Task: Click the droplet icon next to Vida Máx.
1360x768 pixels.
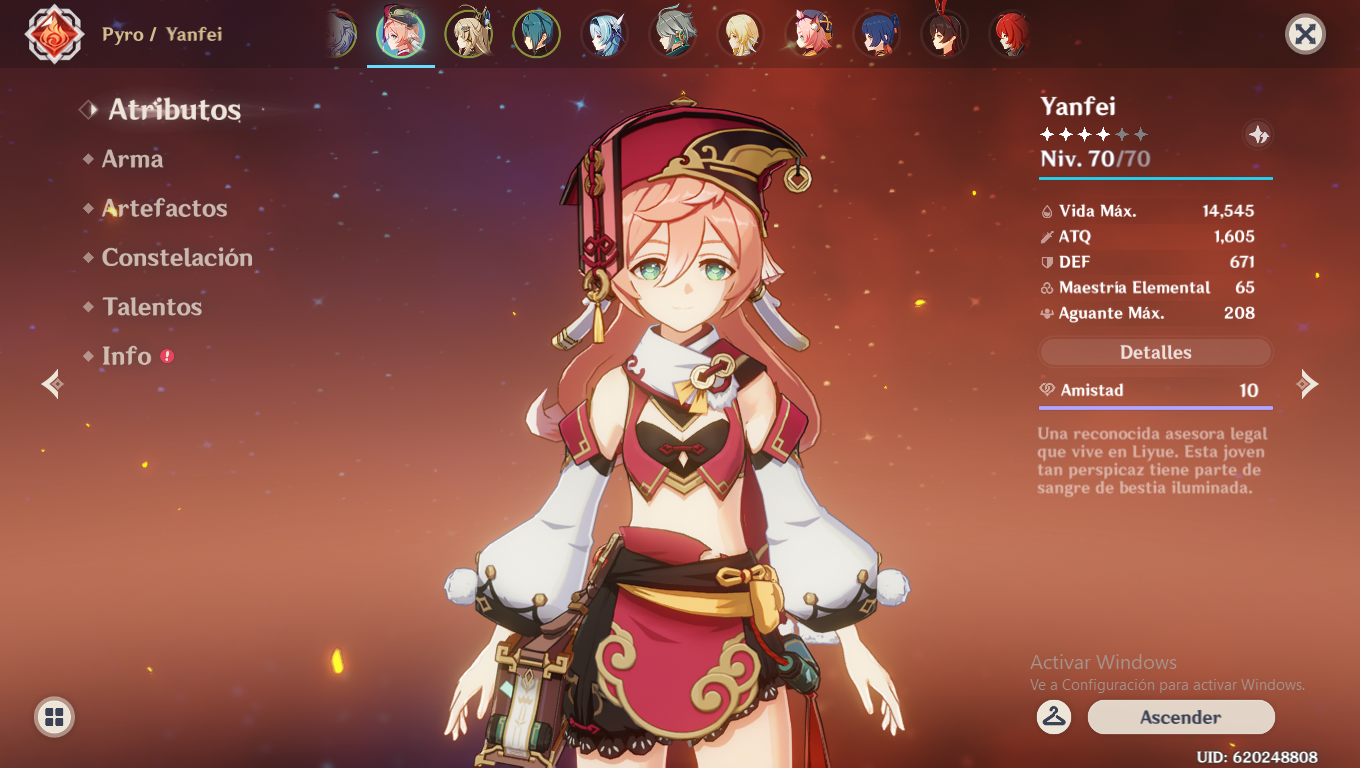Action: tap(1047, 211)
